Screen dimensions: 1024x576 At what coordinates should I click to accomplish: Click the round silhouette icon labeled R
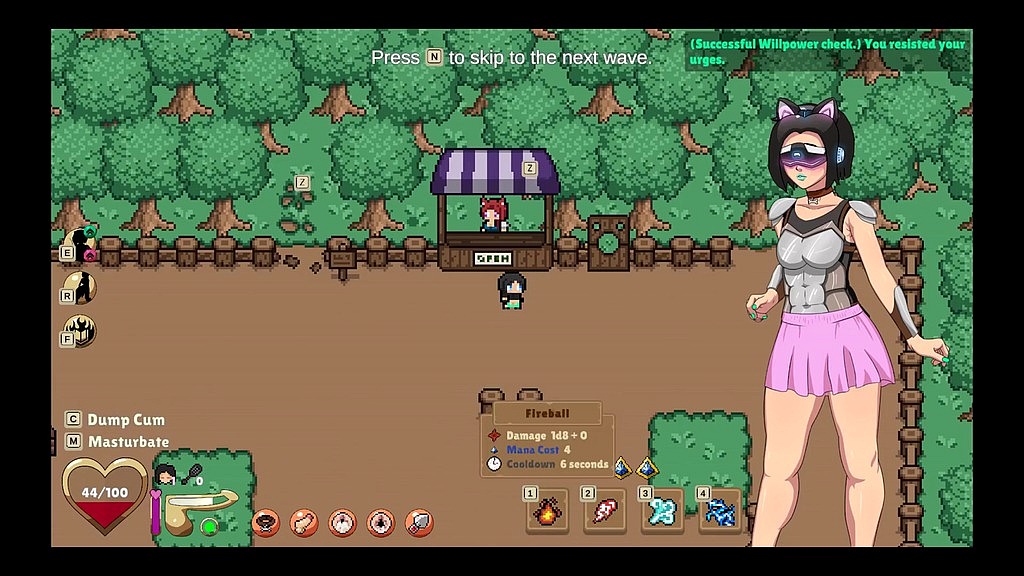(80, 289)
